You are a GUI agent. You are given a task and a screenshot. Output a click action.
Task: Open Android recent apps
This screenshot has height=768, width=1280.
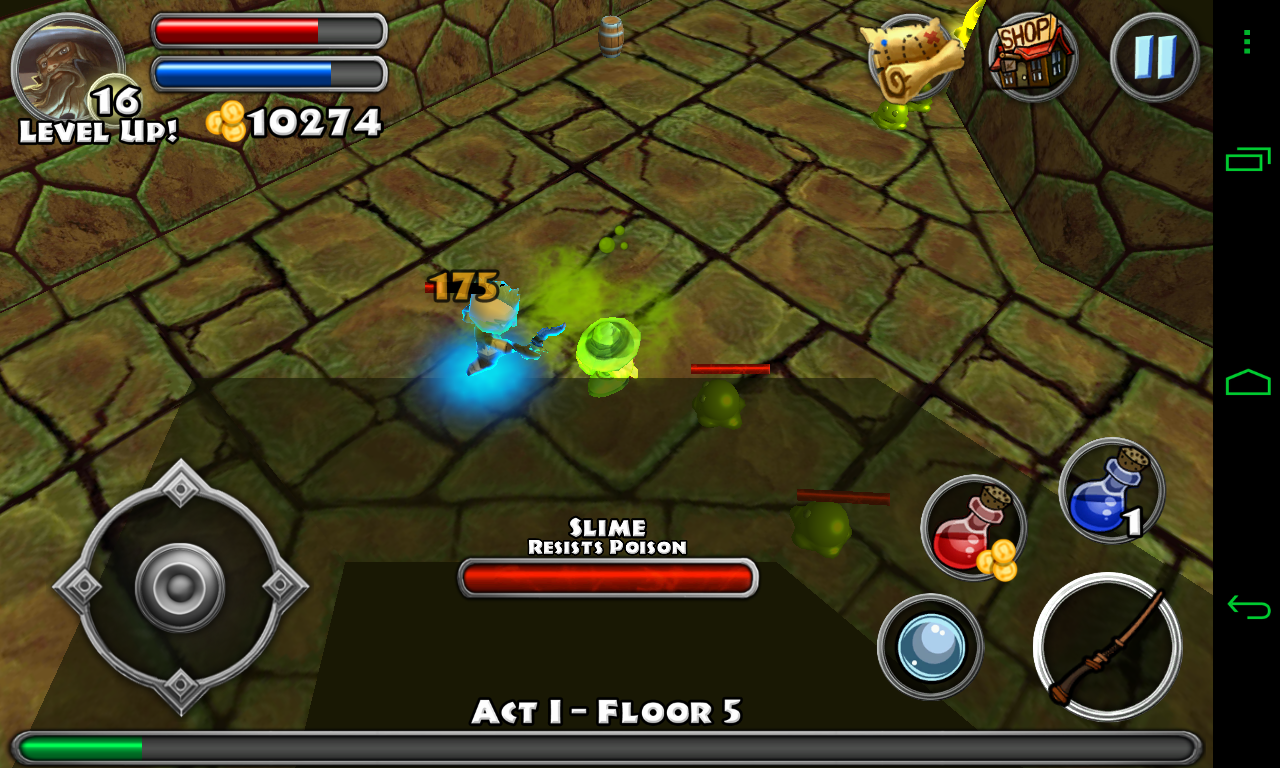point(1248,158)
